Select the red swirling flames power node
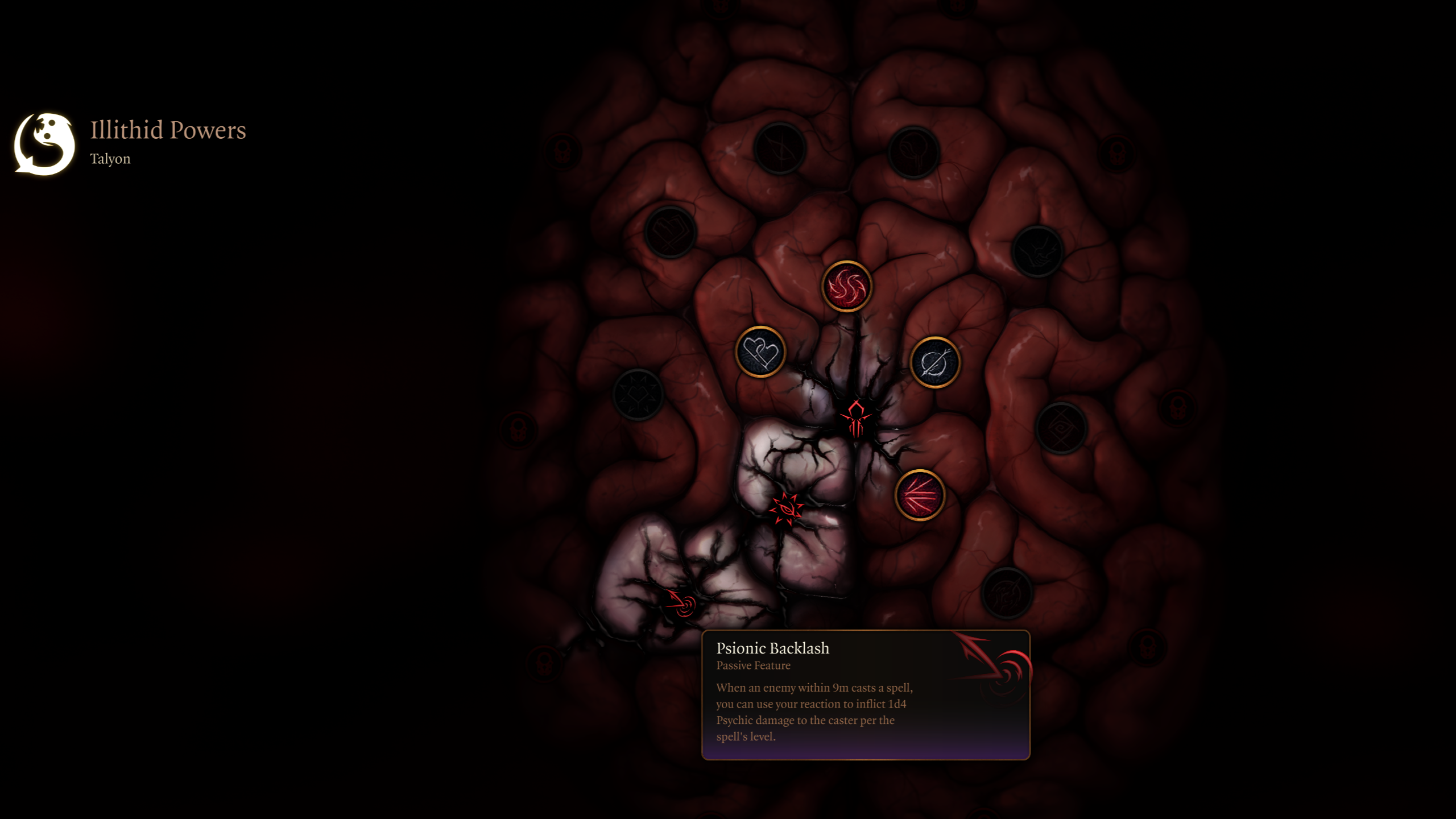 coord(846,286)
